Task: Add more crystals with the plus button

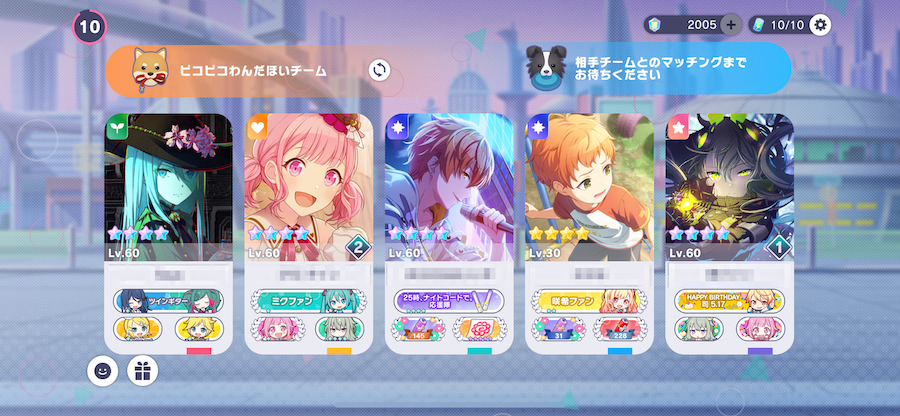Action: pyautogui.click(x=731, y=25)
